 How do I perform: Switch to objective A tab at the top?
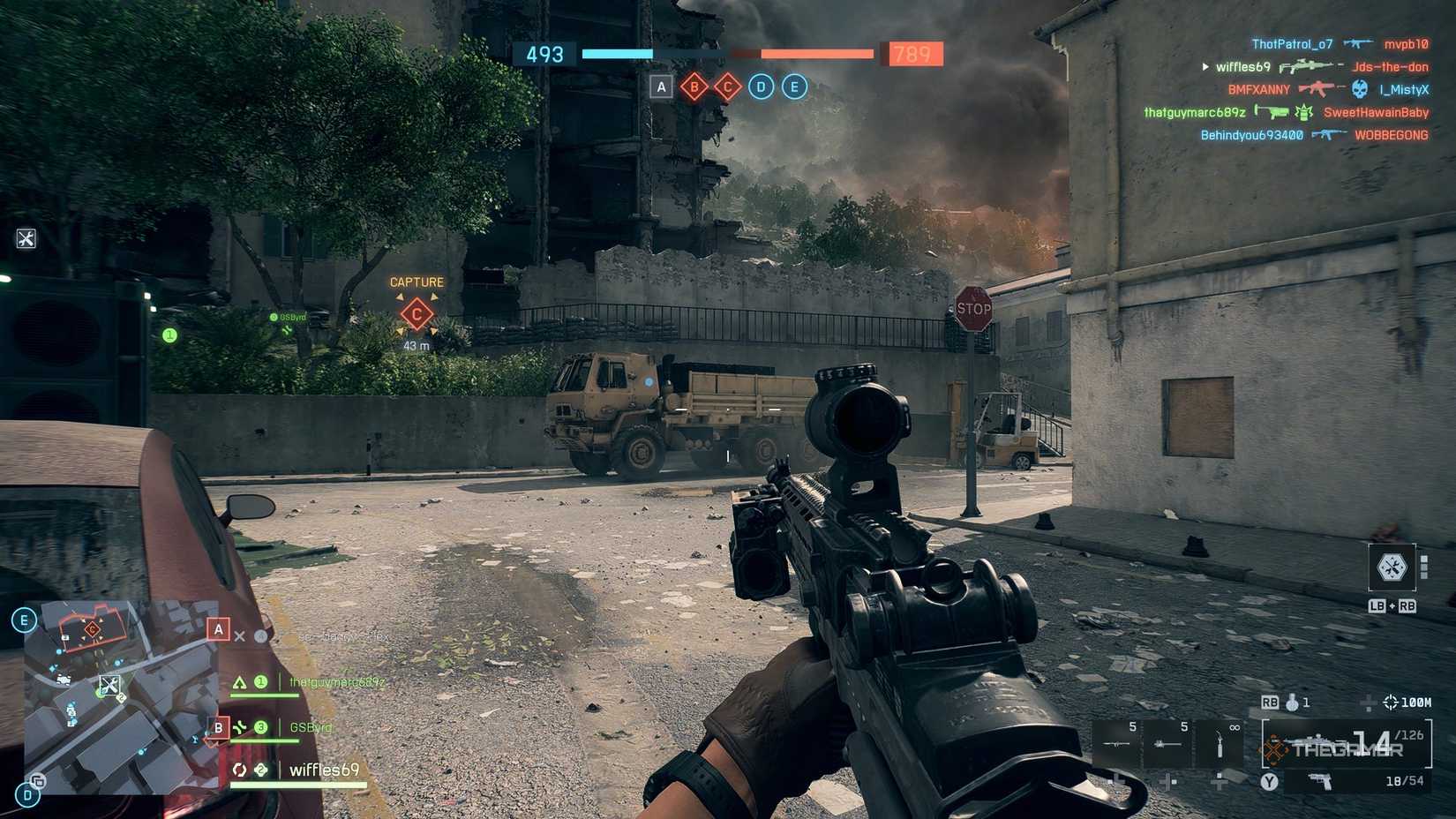(x=660, y=86)
